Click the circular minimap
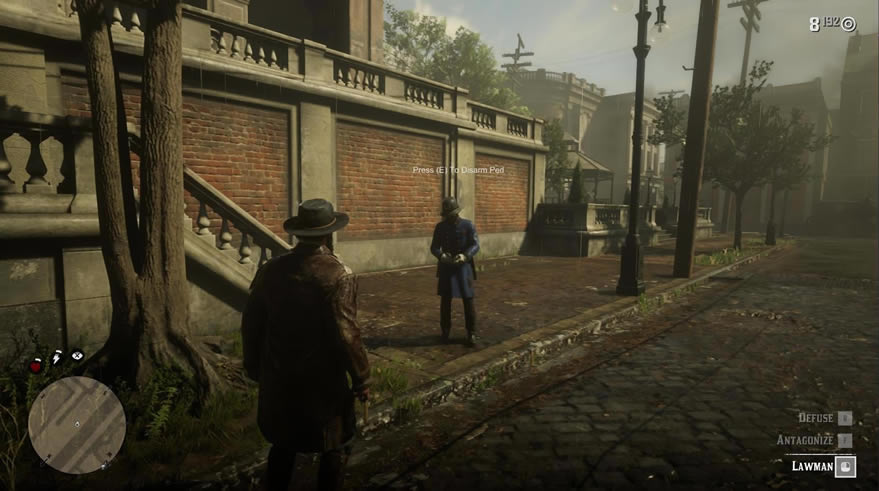Viewport: 879px width, 491px height. (77, 424)
